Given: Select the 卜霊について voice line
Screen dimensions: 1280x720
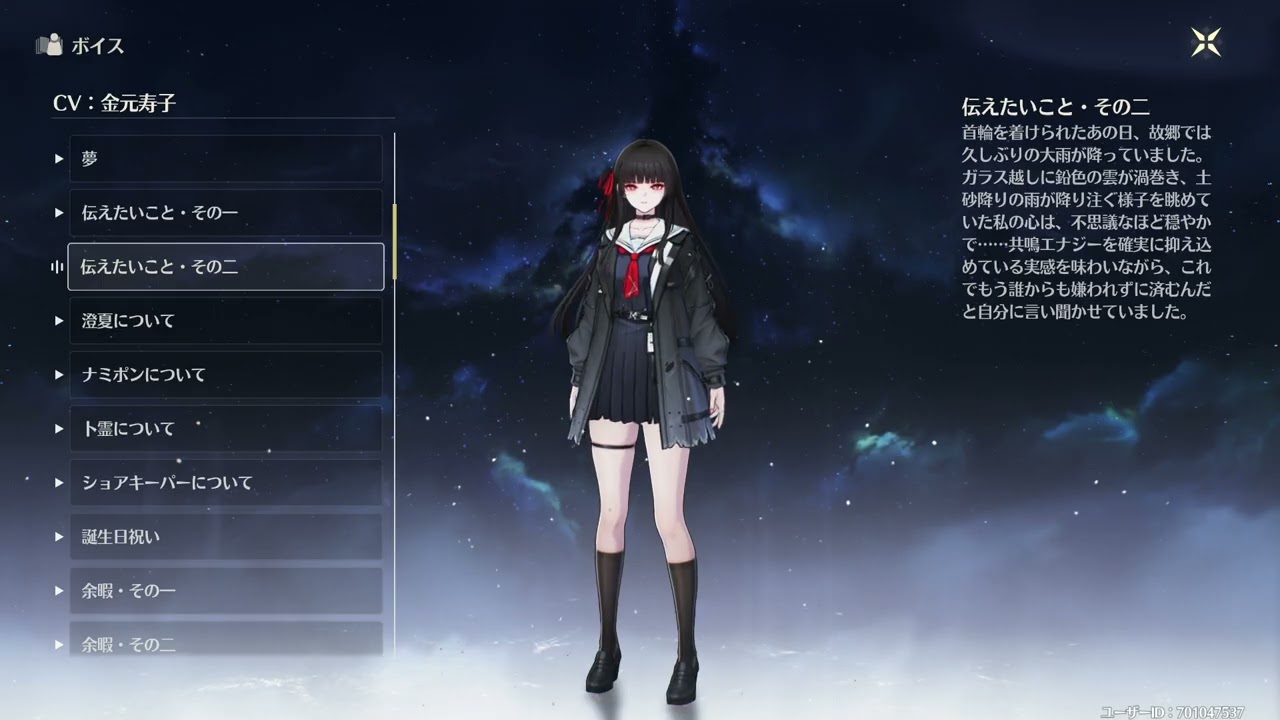Looking at the screenshot, I should (x=225, y=429).
